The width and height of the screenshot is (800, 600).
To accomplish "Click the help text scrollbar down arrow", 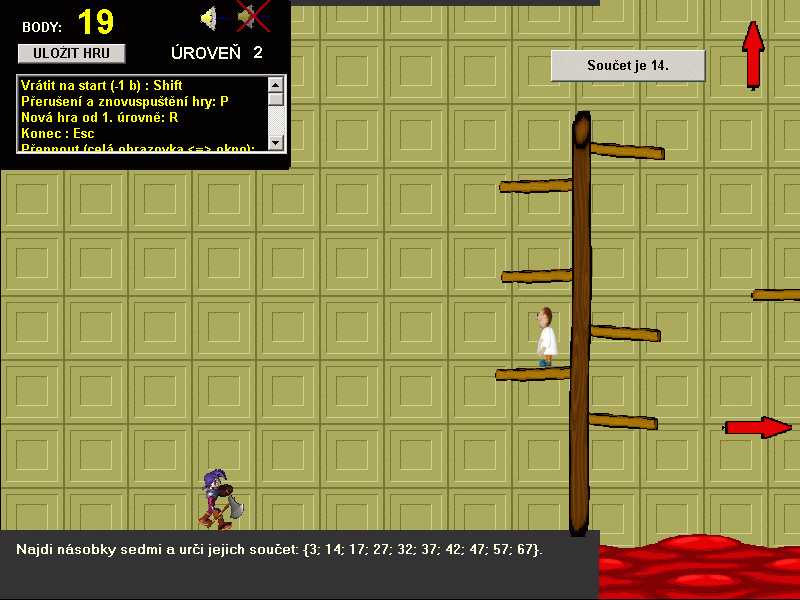I will coord(276,144).
